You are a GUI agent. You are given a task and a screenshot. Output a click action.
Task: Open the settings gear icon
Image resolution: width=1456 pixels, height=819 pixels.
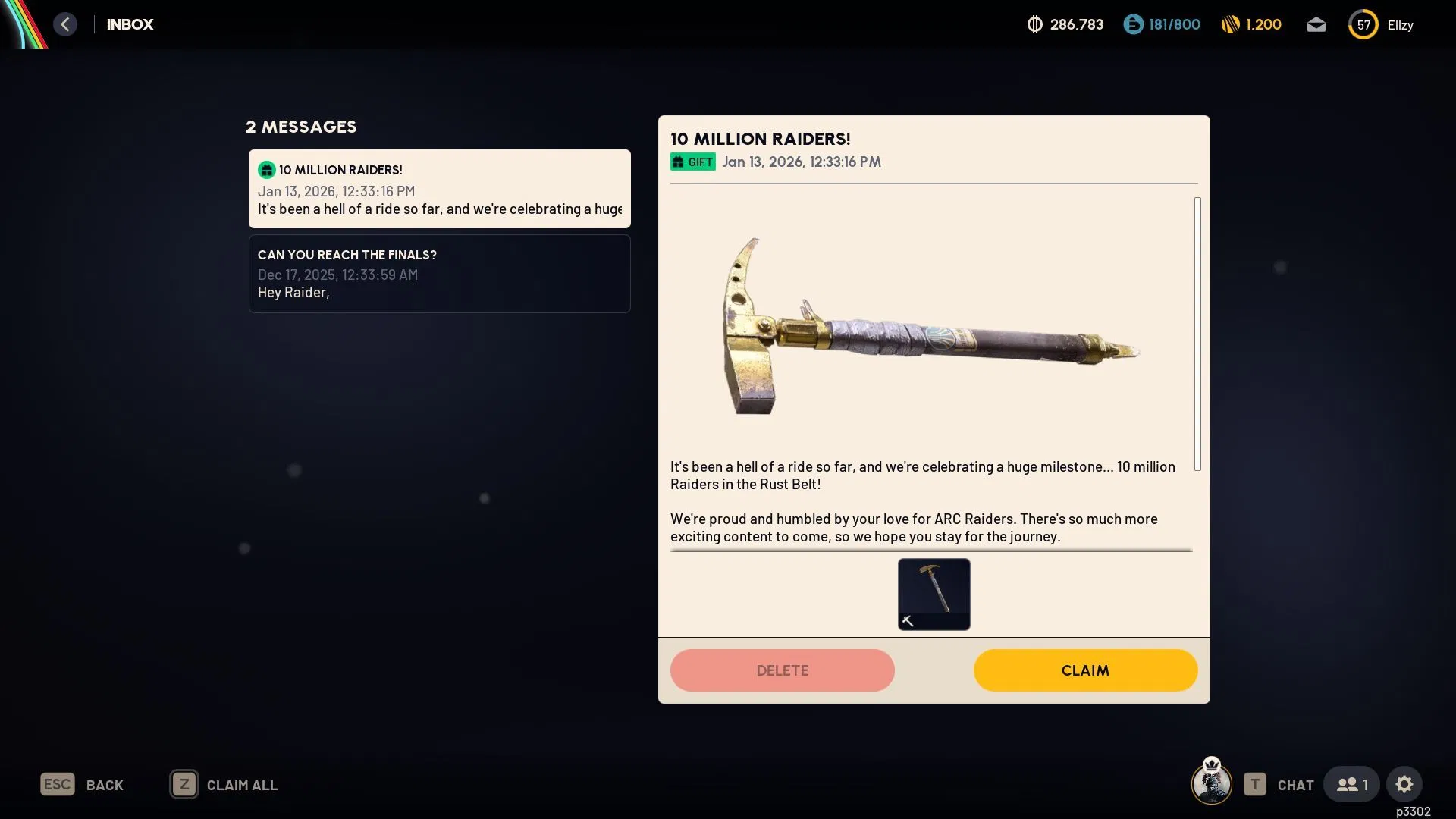click(1404, 784)
